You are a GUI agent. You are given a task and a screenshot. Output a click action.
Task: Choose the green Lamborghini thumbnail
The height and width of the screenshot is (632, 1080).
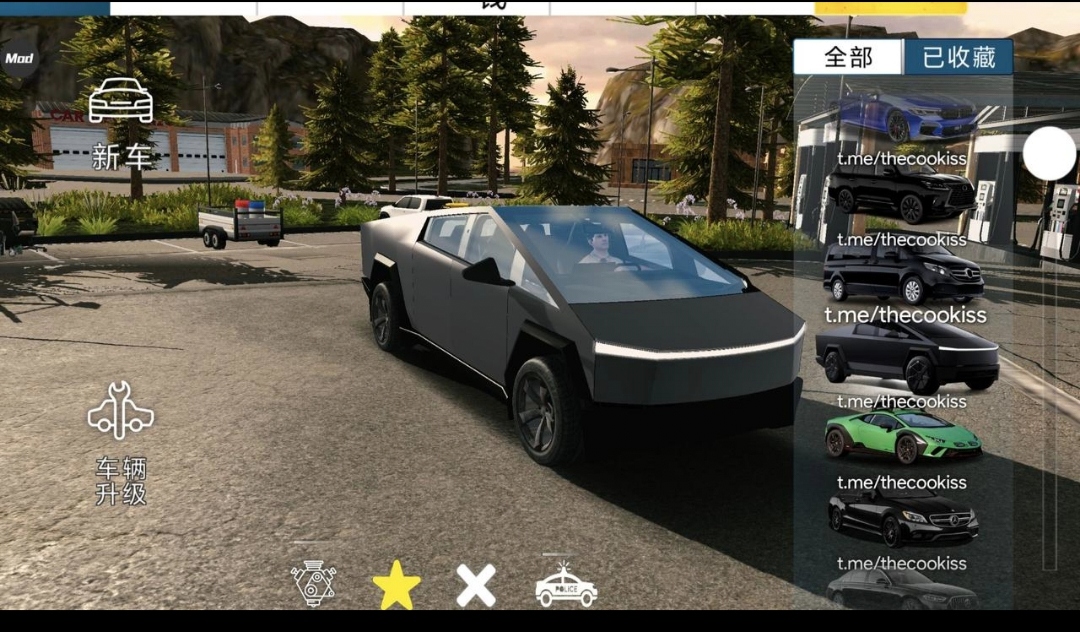point(902,436)
